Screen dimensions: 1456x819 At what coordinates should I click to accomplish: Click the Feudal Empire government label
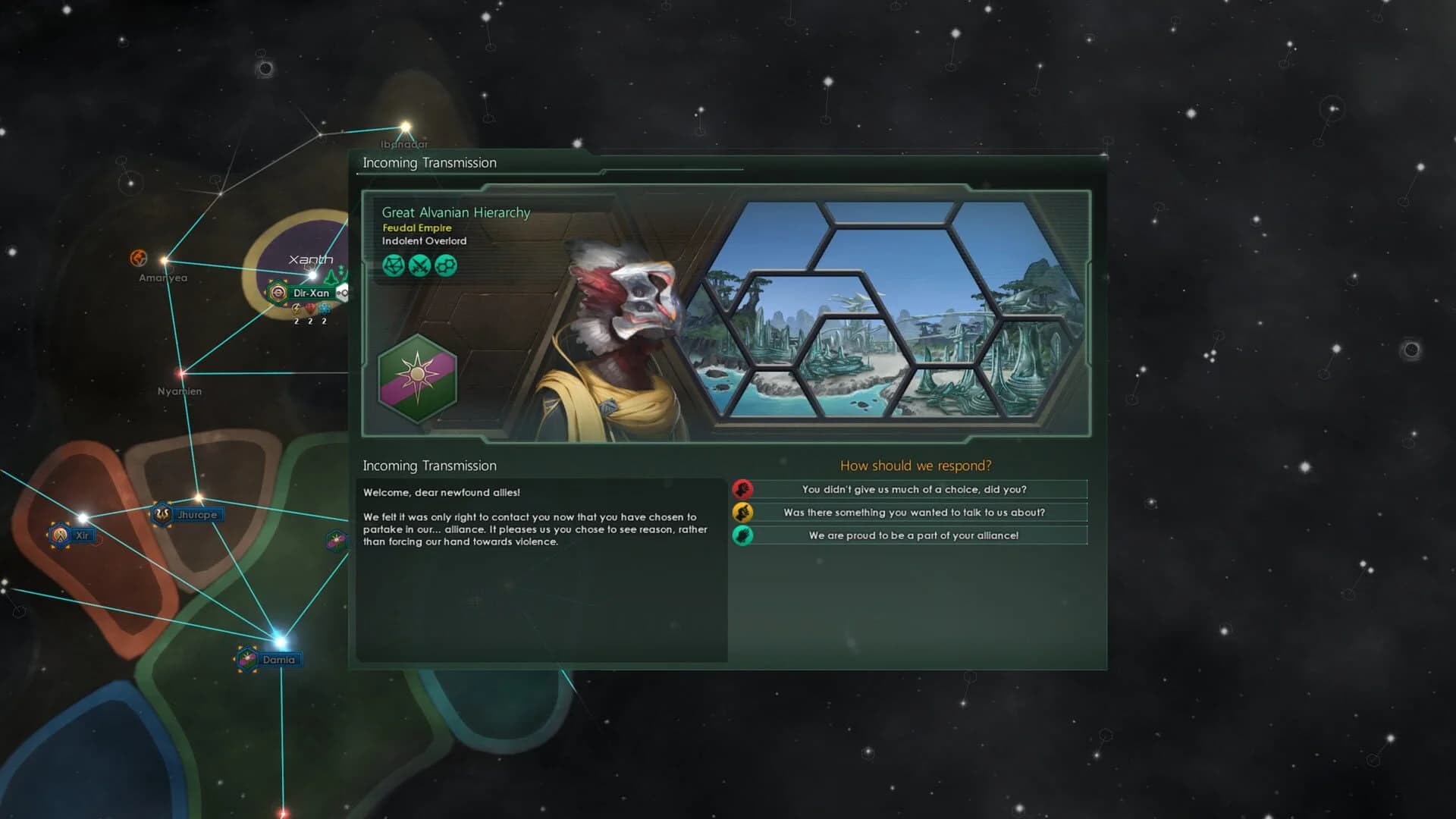point(416,227)
